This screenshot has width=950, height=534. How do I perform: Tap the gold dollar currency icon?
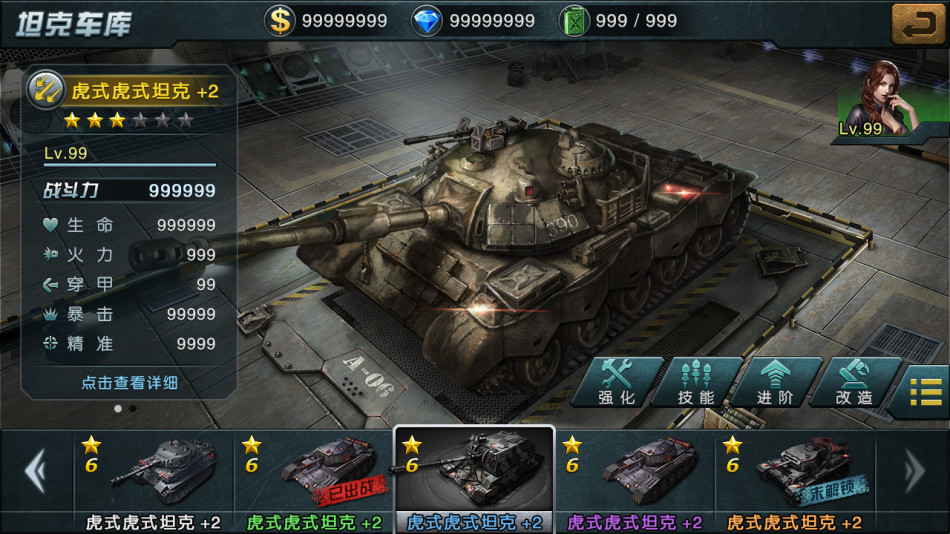(280, 20)
